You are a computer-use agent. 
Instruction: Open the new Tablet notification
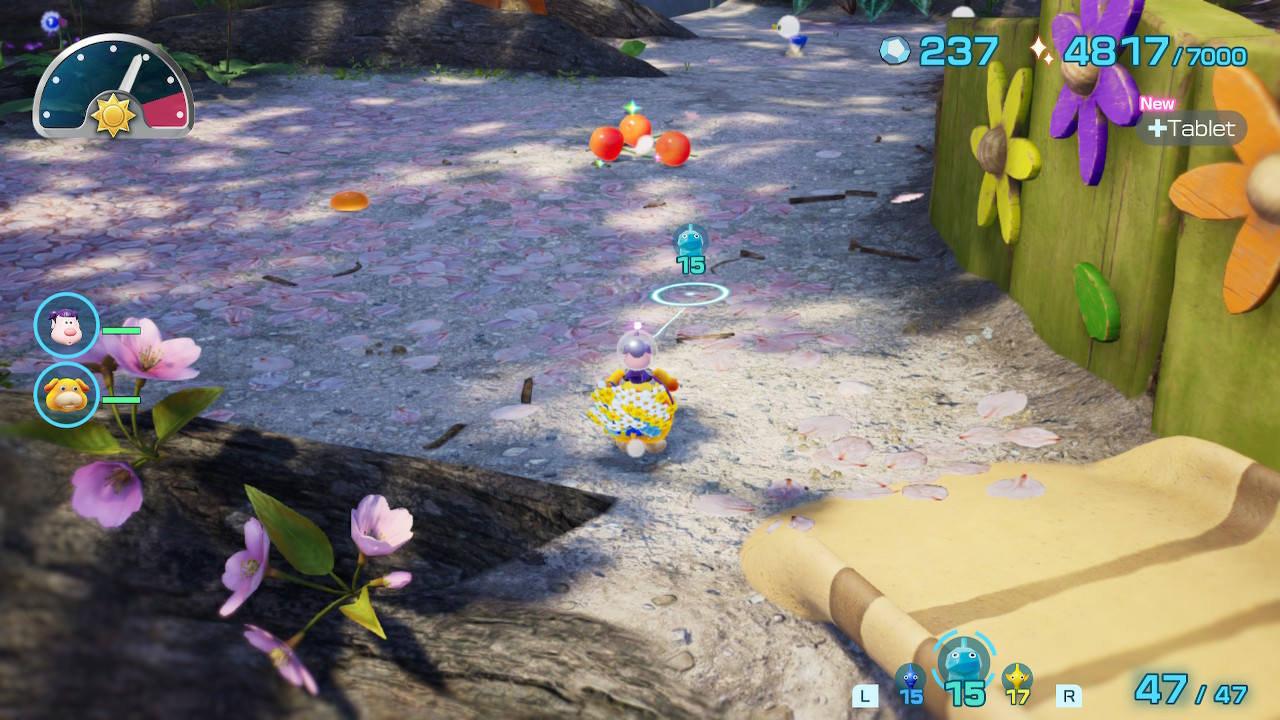pyautogui.click(x=1191, y=128)
